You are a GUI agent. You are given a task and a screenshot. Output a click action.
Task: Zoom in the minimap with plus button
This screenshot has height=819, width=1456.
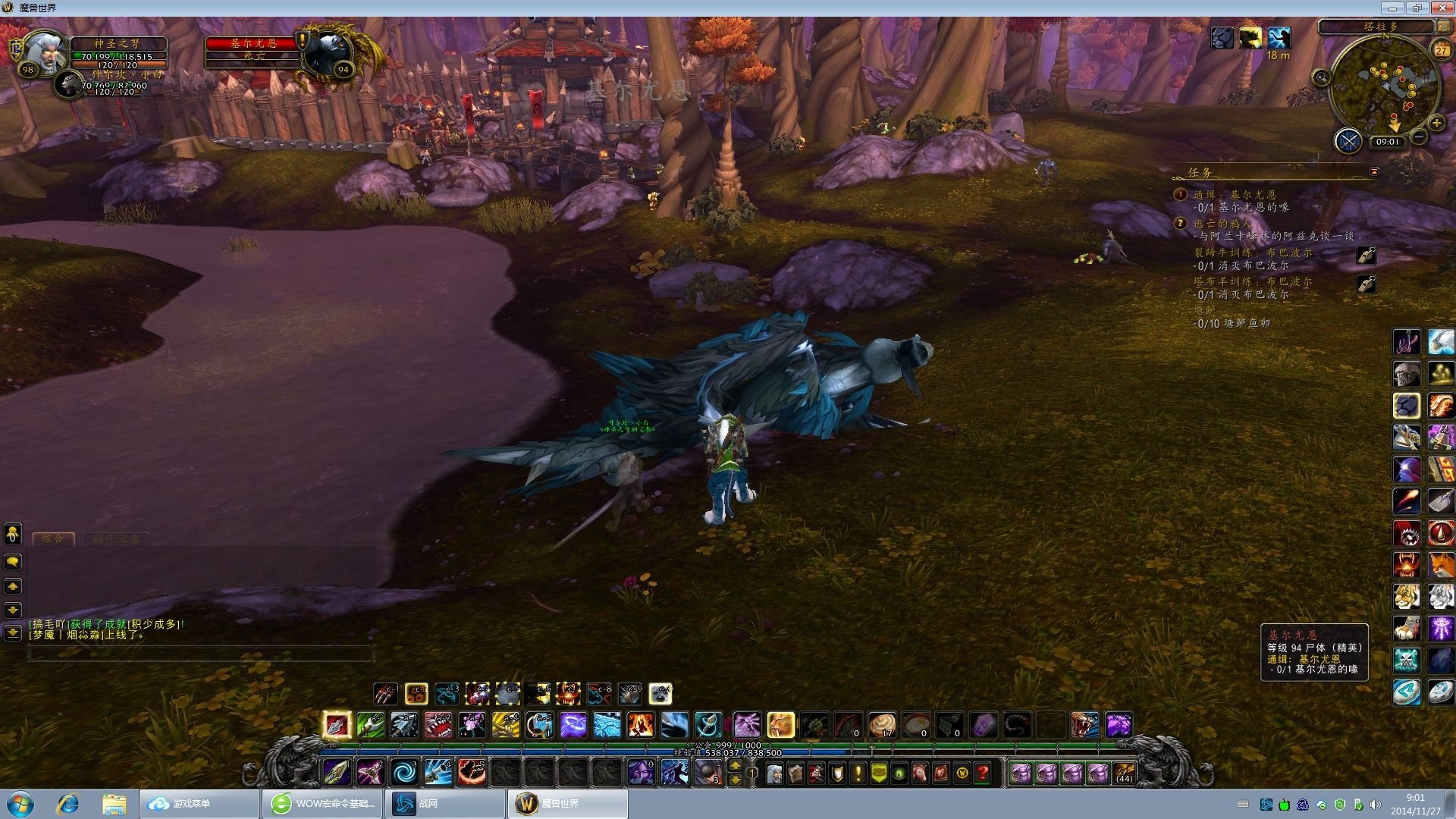[1436, 123]
